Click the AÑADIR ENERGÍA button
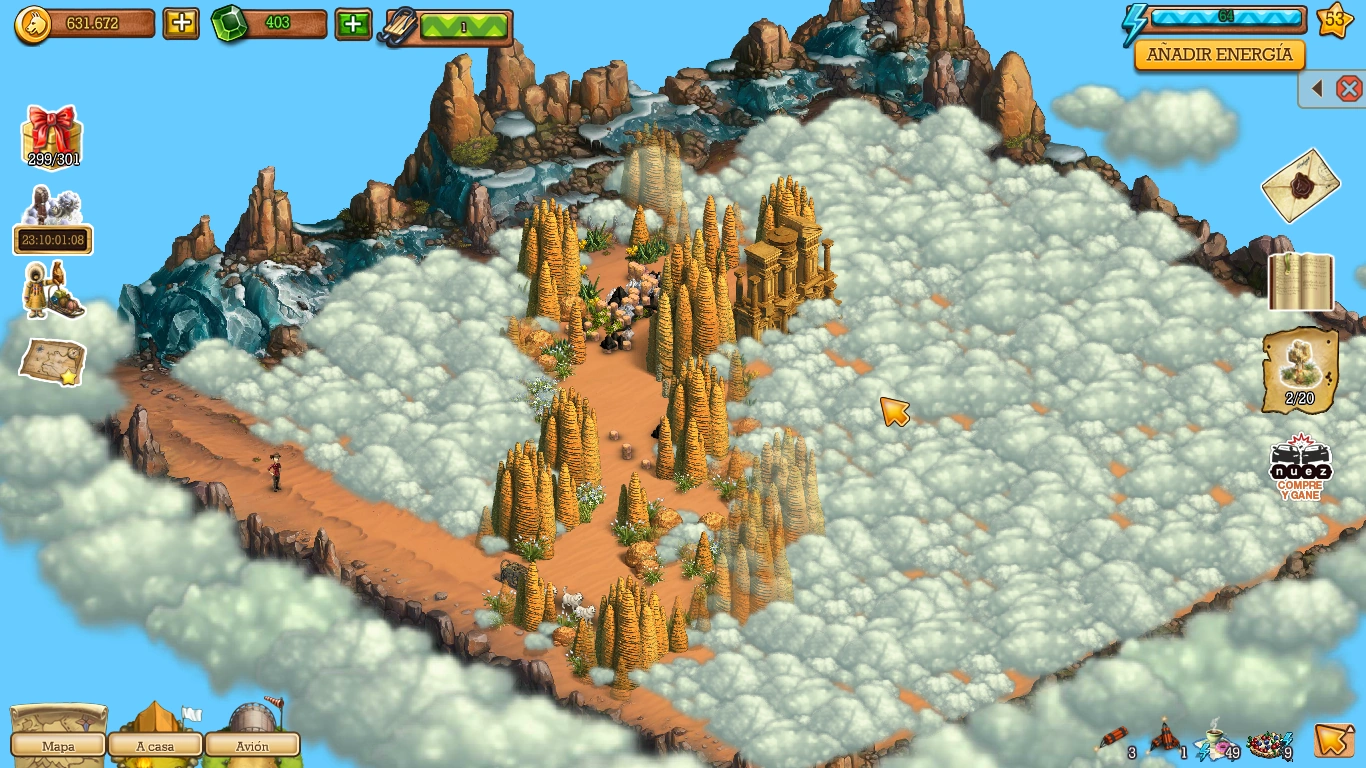The height and width of the screenshot is (768, 1366). [x=1219, y=55]
